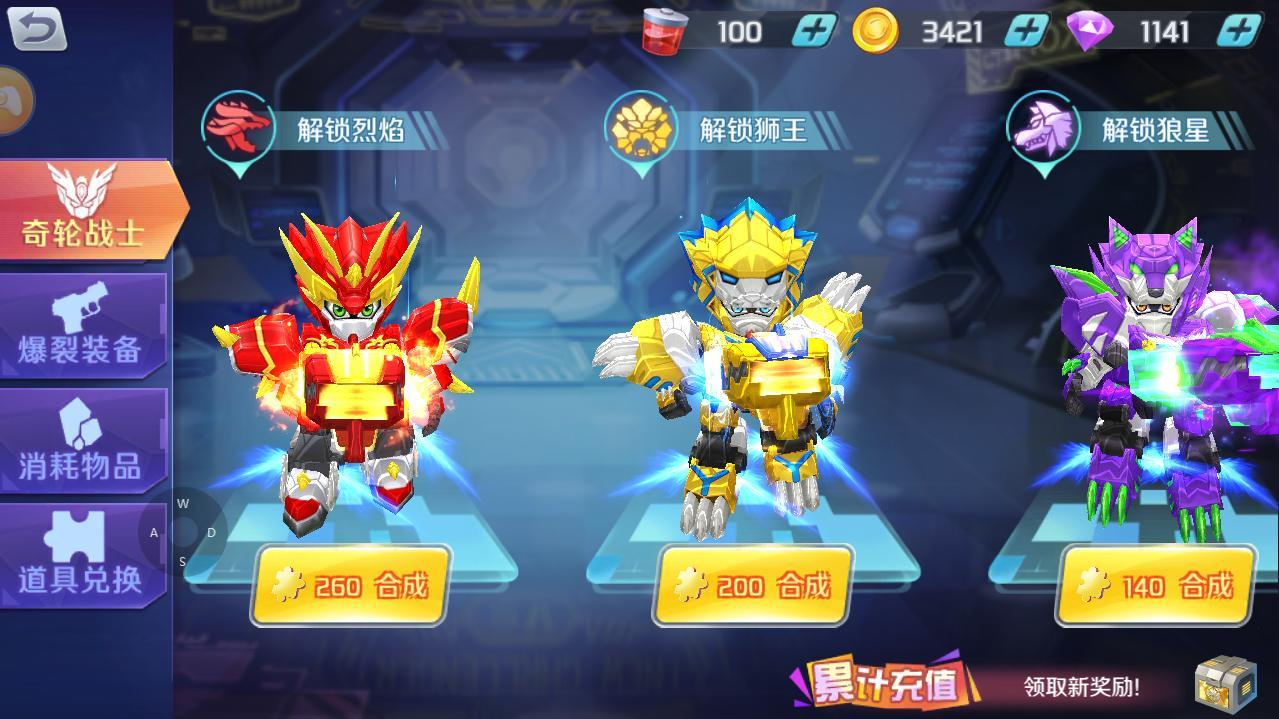Go back with the return arrow
The width and height of the screenshot is (1279, 719).
[x=38, y=28]
